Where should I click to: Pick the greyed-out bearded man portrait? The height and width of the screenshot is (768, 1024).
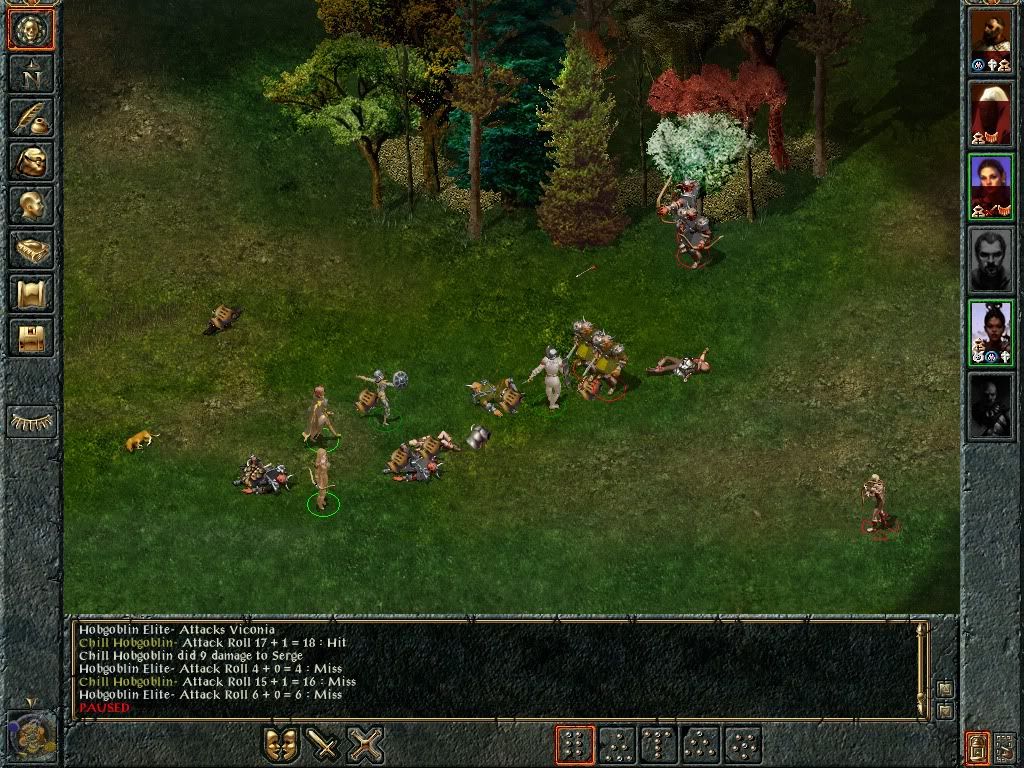[x=991, y=260]
